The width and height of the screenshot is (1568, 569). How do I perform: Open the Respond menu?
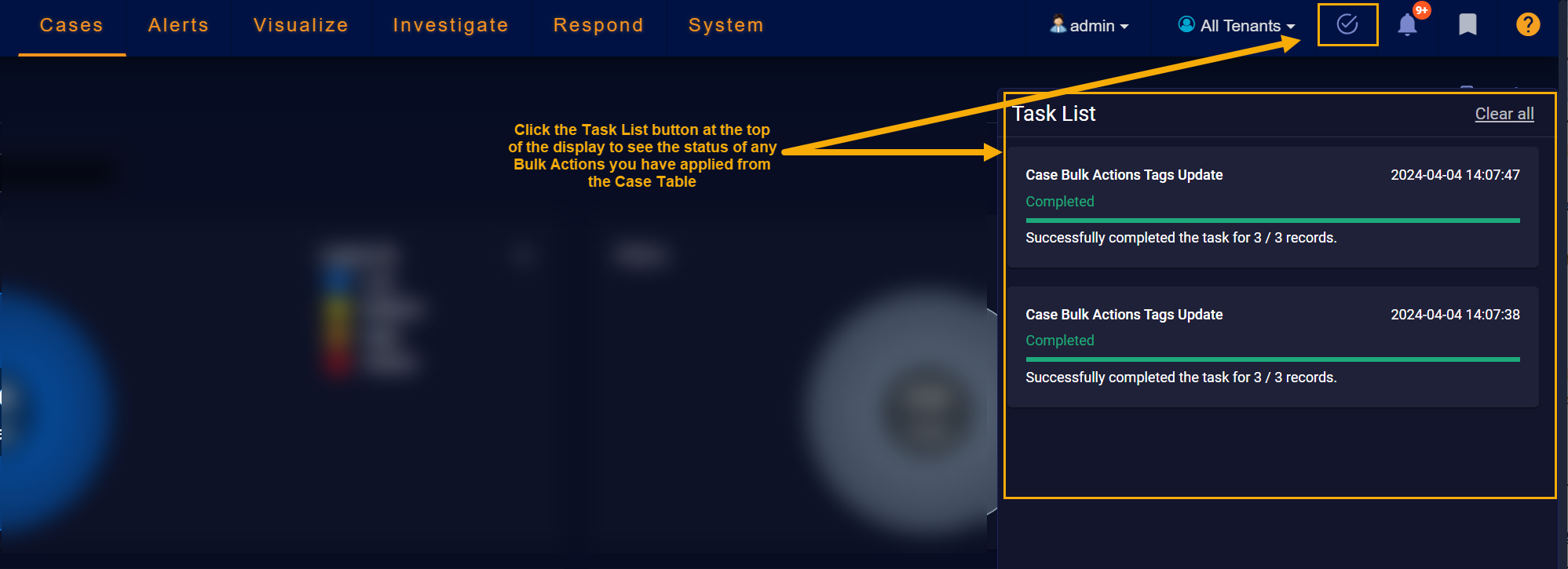(598, 26)
